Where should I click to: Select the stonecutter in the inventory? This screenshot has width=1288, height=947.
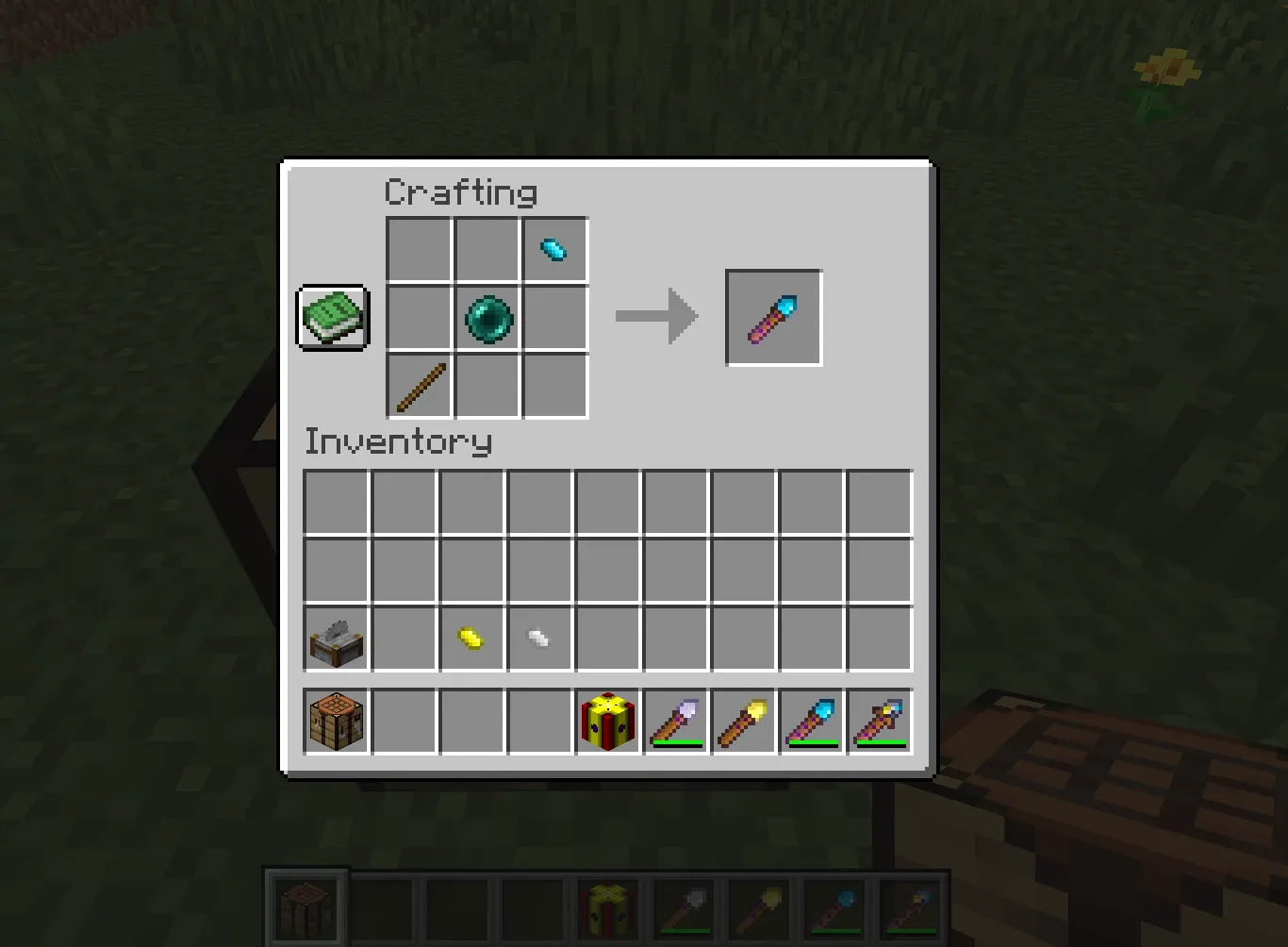[335, 638]
